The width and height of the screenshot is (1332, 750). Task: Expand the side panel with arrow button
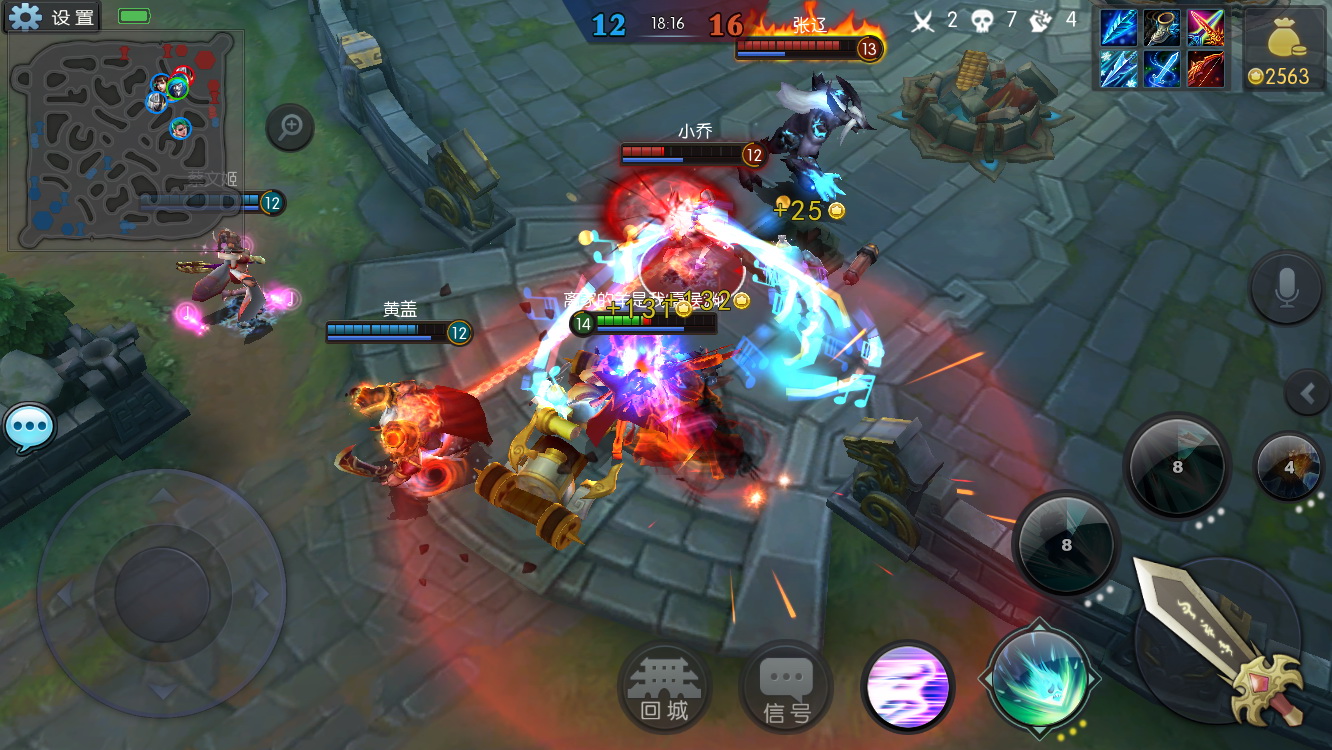pos(1307,394)
